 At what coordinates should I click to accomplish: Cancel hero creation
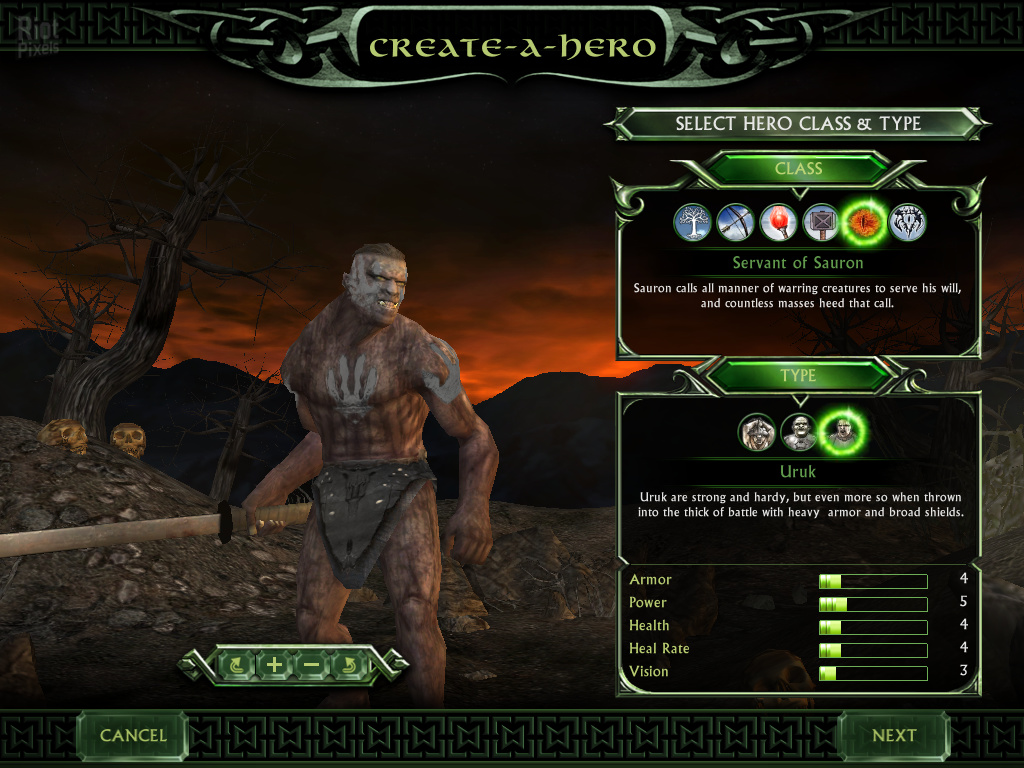pyautogui.click(x=133, y=735)
